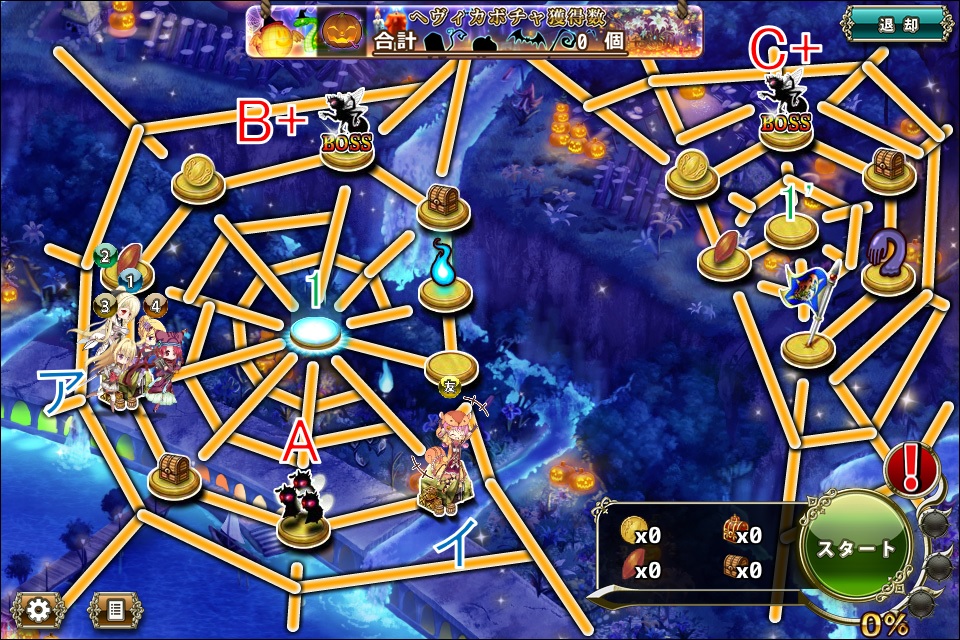Open the gear settings menu
The height and width of the screenshot is (640, 960).
click(x=39, y=607)
